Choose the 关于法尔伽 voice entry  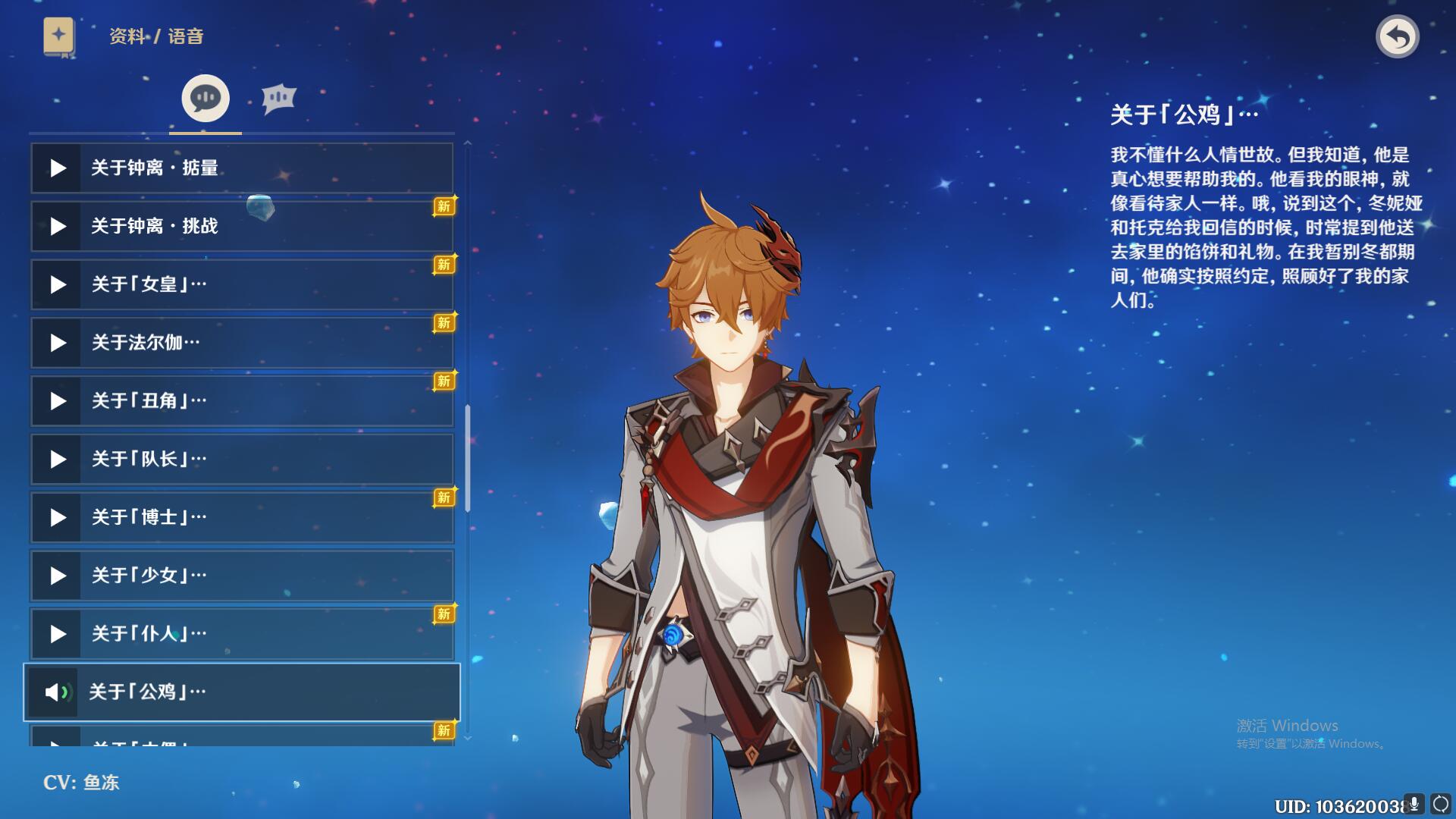[x=243, y=343]
